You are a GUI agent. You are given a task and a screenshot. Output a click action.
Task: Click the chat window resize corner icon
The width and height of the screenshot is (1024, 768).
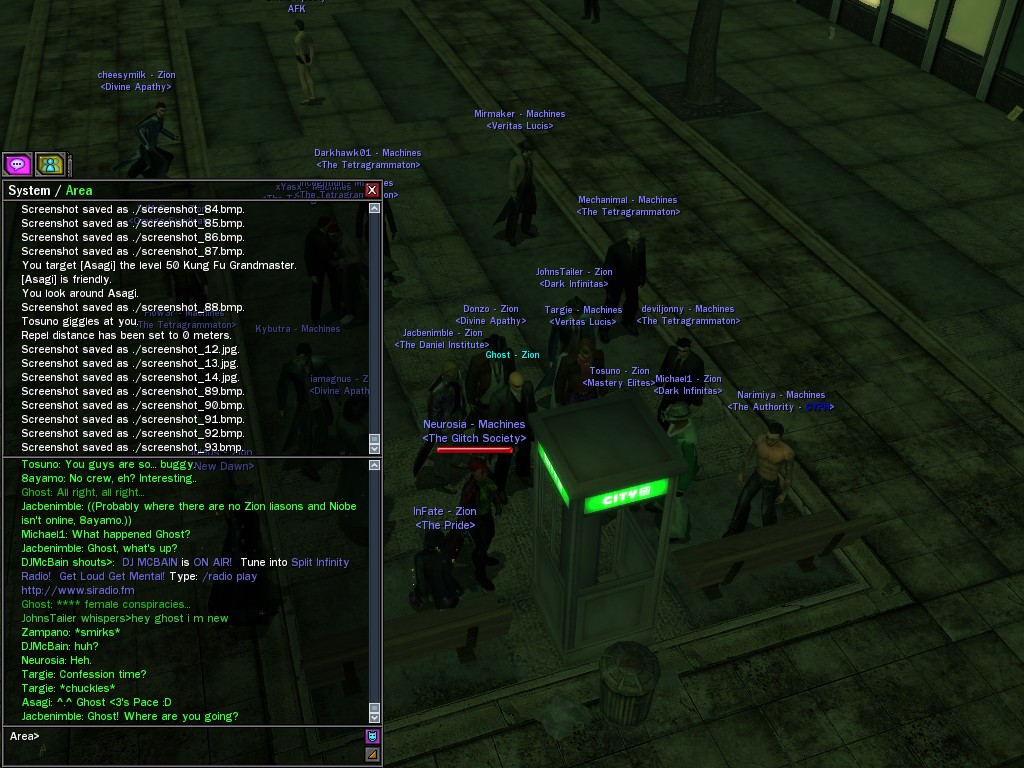coord(372,754)
